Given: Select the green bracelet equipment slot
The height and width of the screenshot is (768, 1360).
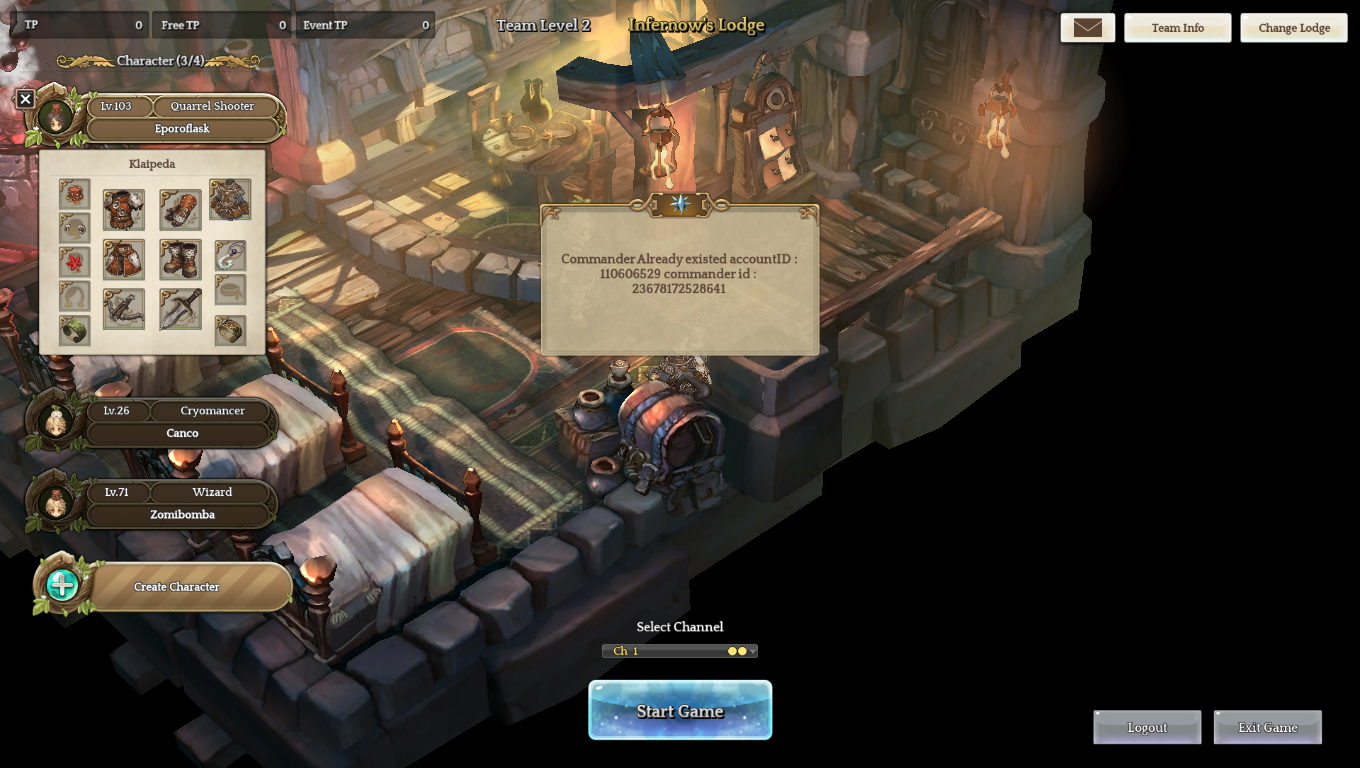Looking at the screenshot, I should (x=74, y=330).
